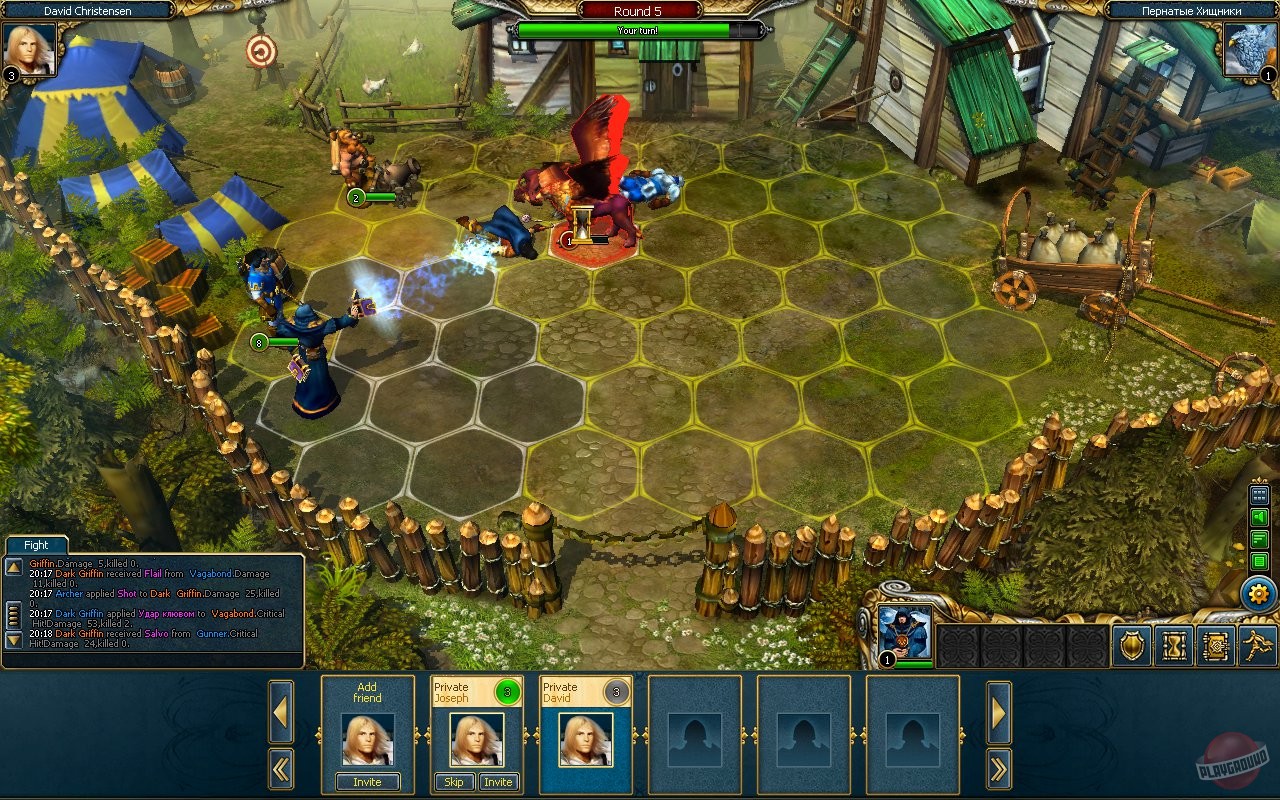The width and height of the screenshot is (1280, 800).
Task: Open the combat log list icon
Action: coord(1258,560)
